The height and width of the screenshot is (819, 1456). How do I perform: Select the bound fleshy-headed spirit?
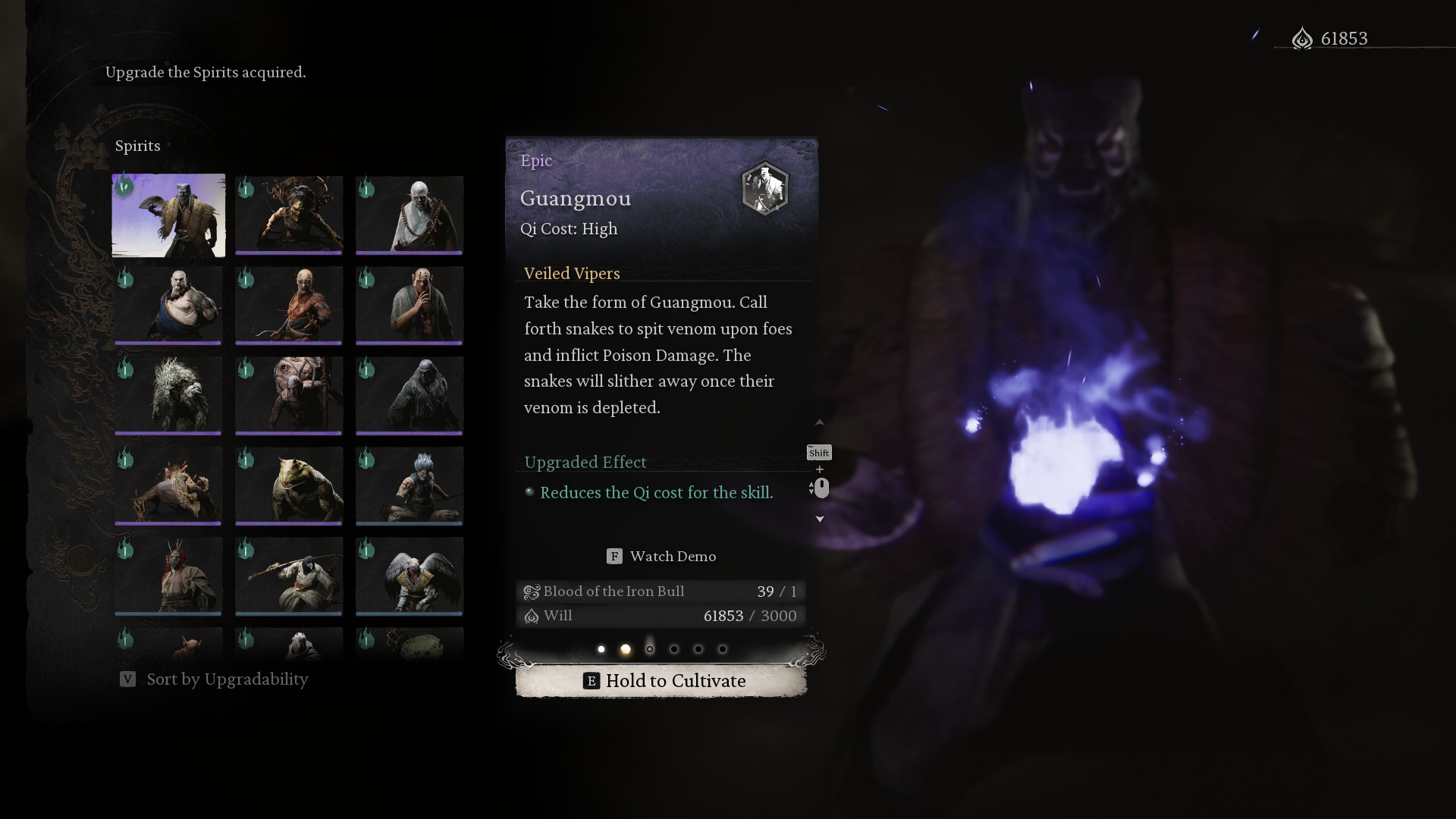289,395
